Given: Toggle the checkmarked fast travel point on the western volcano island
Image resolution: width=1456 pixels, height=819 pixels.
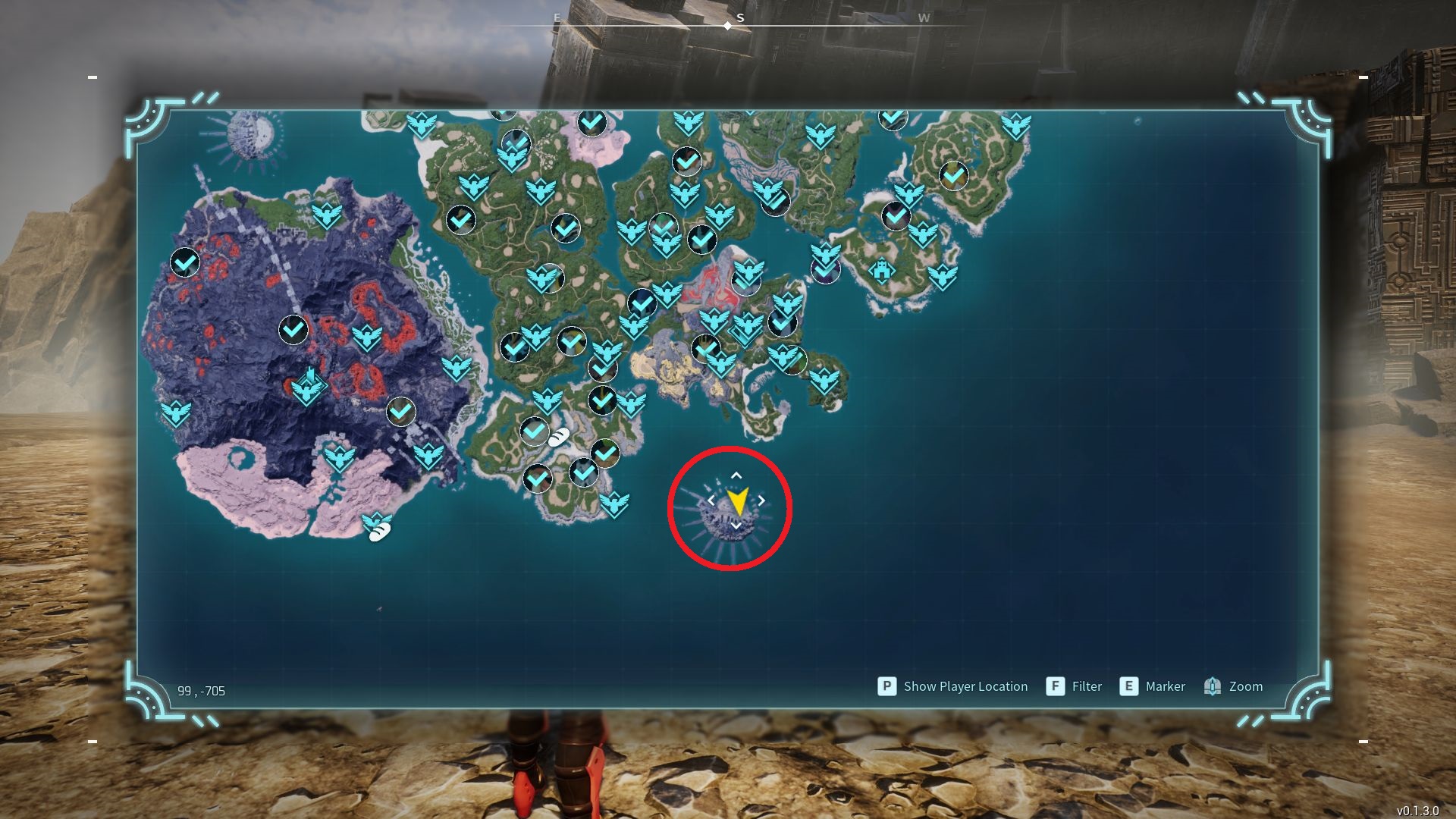Looking at the screenshot, I should (184, 263).
